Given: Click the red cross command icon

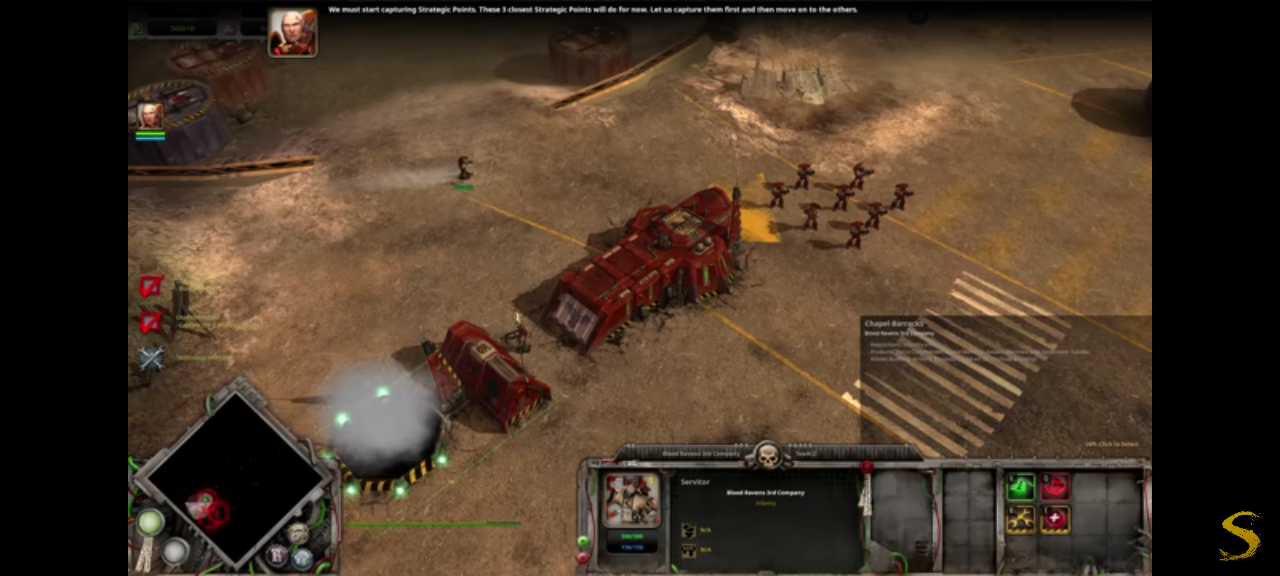Looking at the screenshot, I should [1055, 519].
